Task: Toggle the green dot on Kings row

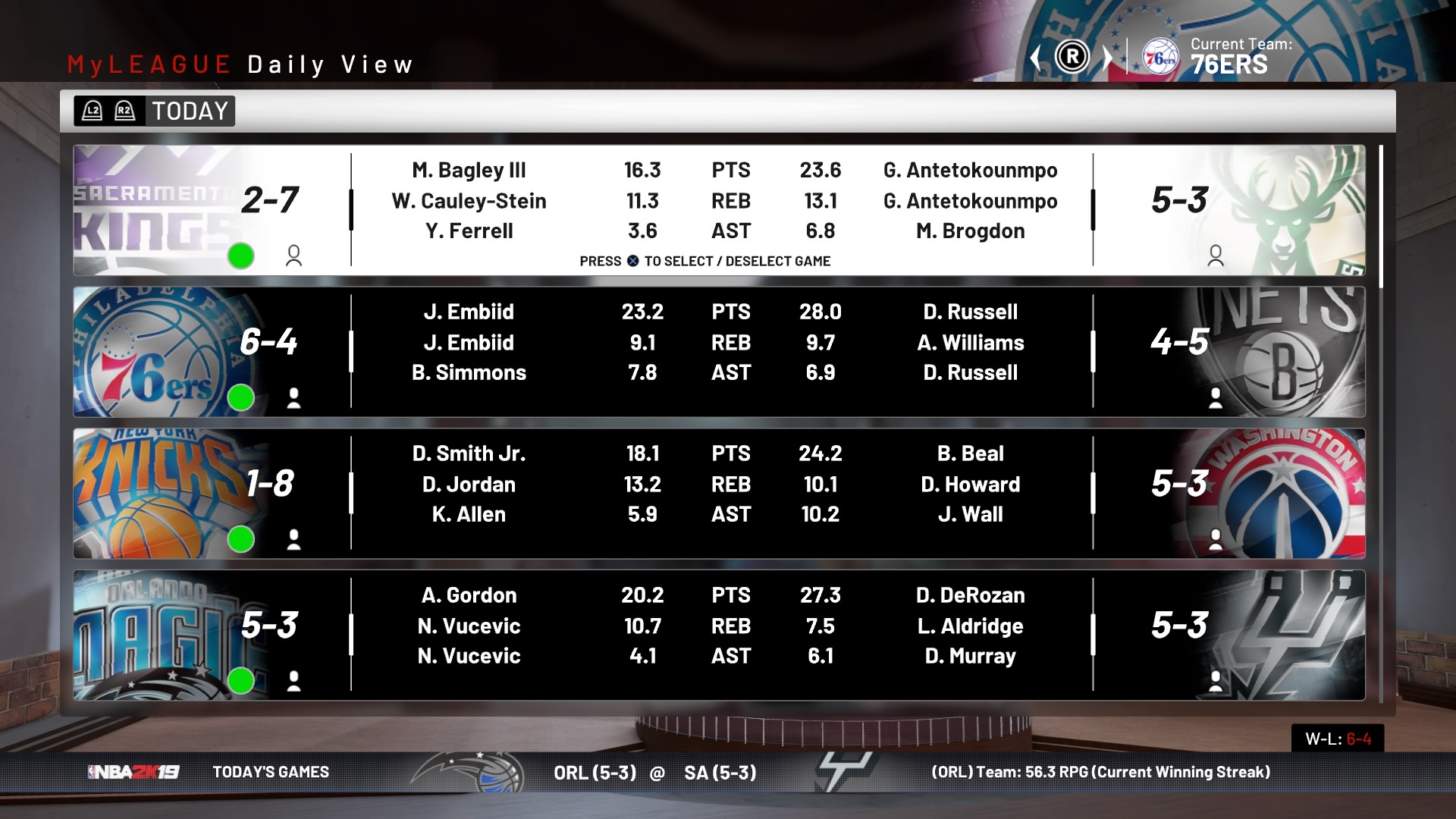Action: tap(241, 256)
